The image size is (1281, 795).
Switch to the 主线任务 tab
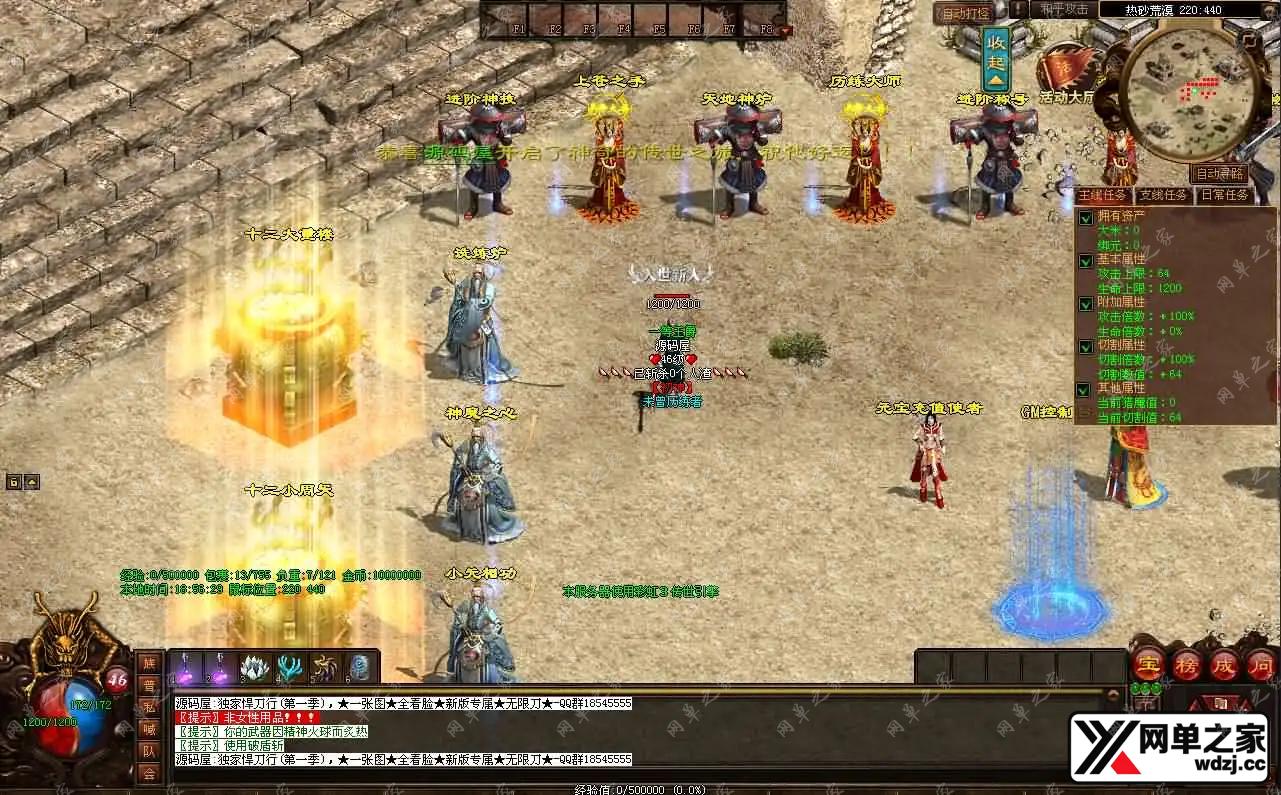pyautogui.click(x=1103, y=195)
